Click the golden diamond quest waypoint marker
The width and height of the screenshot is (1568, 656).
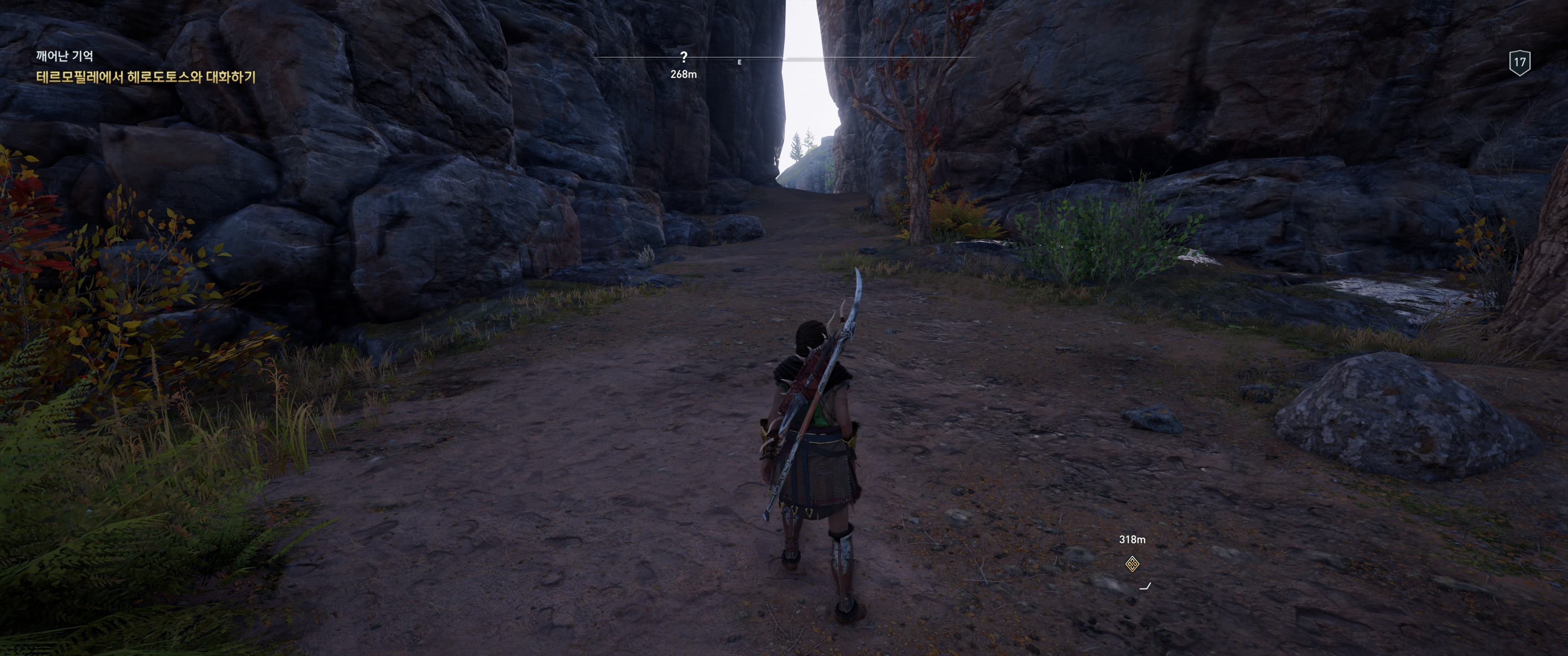point(1132,564)
